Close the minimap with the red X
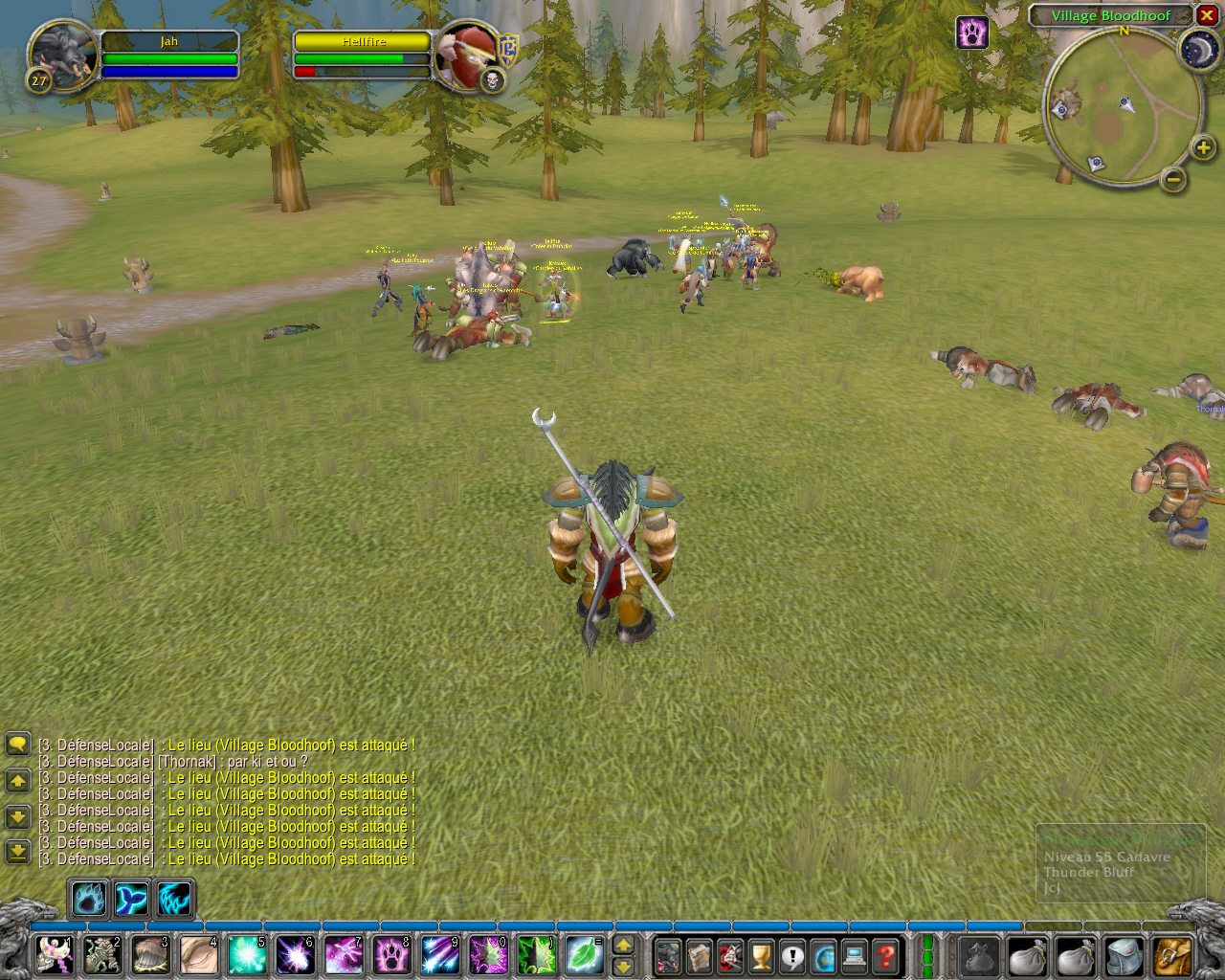 [x=1206, y=15]
